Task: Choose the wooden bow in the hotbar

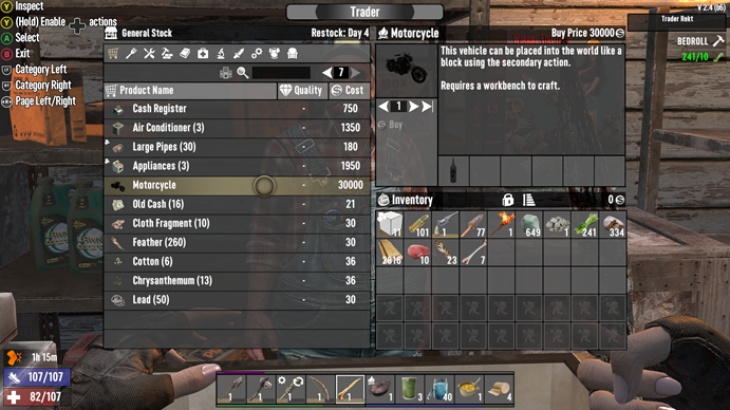Action: pyautogui.click(x=319, y=388)
